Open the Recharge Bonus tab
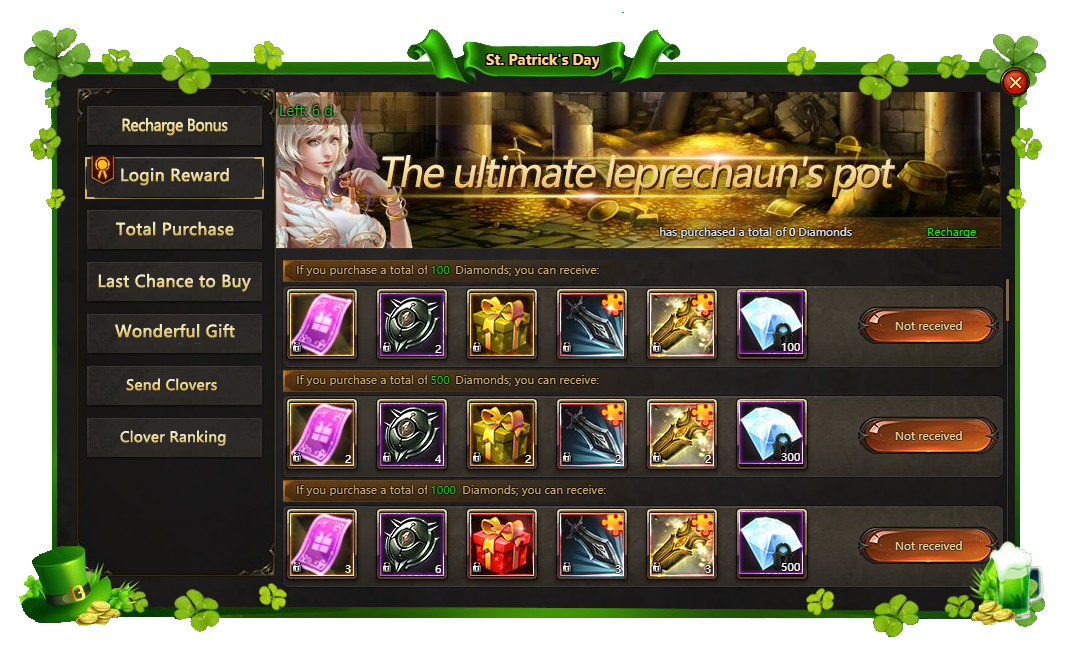The height and width of the screenshot is (657, 1074). click(175, 126)
